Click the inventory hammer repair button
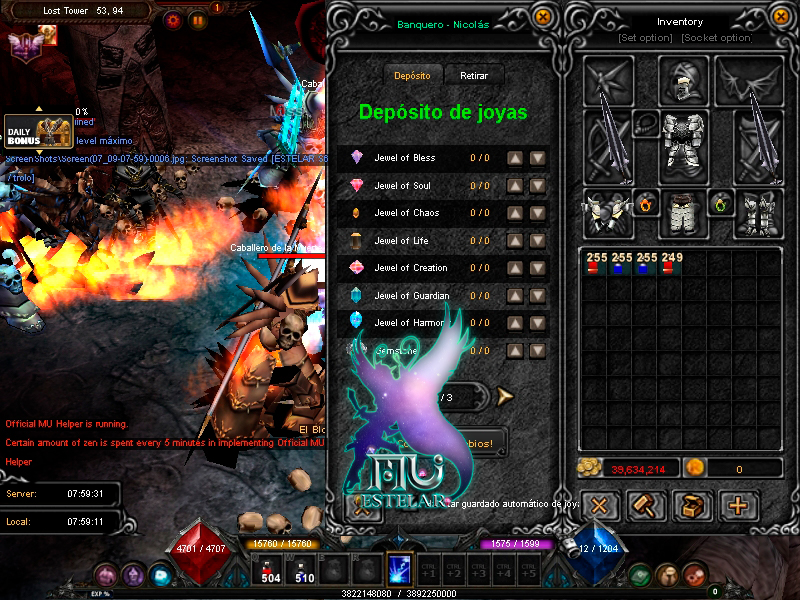 click(x=647, y=505)
